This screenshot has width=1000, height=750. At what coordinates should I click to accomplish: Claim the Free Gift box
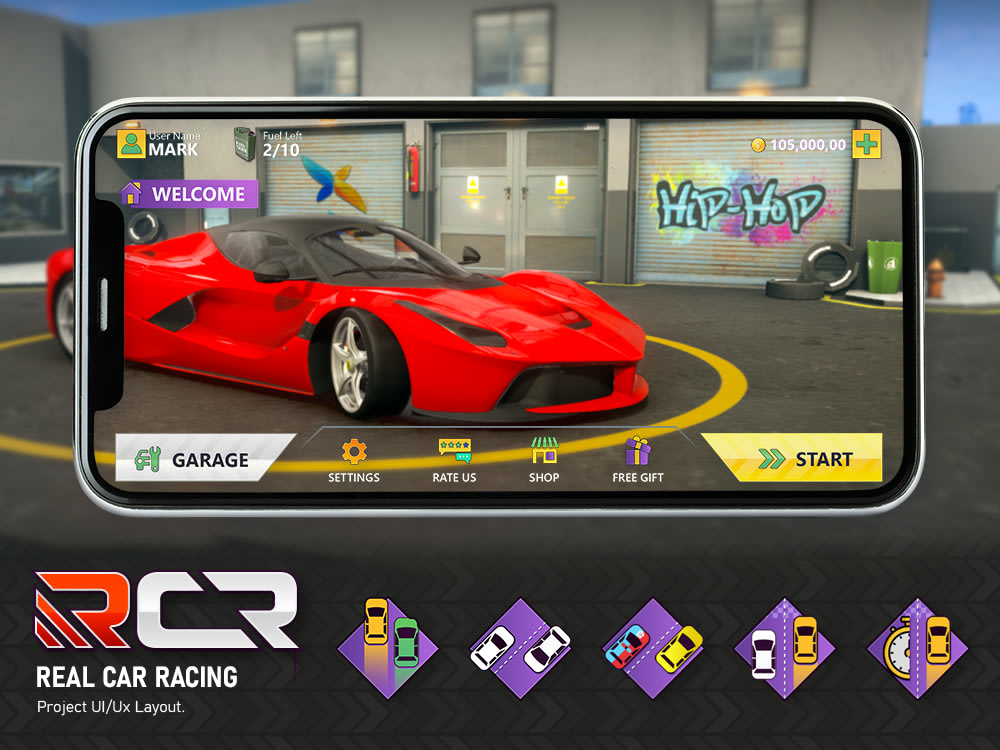pos(638,451)
